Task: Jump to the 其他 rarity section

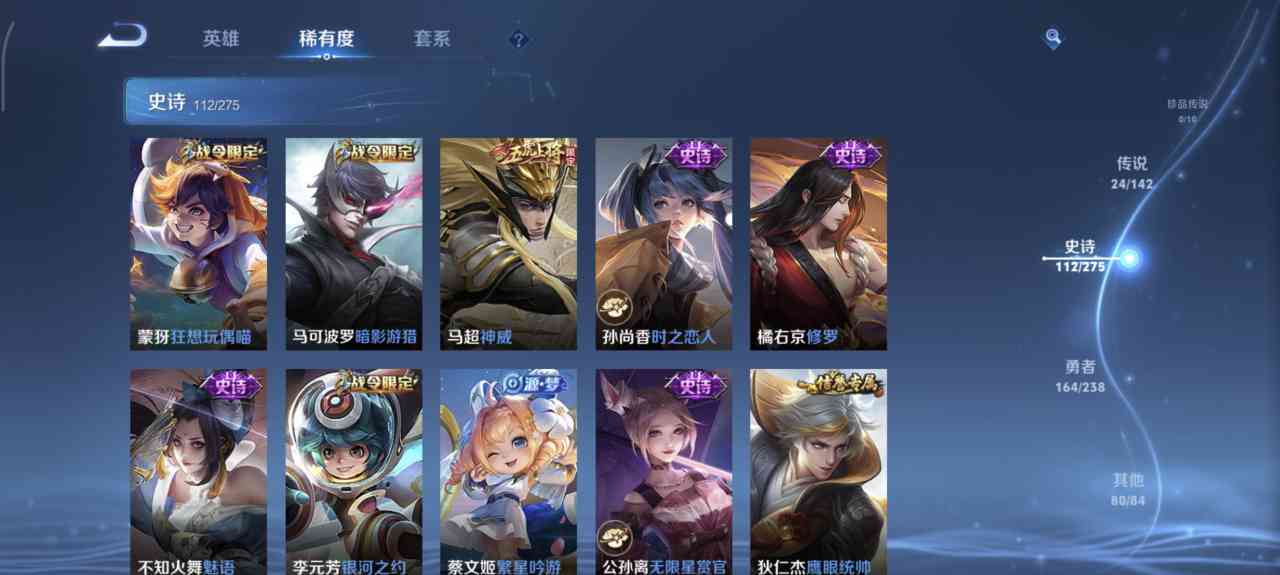Action: pyautogui.click(x=1129, y=488)
